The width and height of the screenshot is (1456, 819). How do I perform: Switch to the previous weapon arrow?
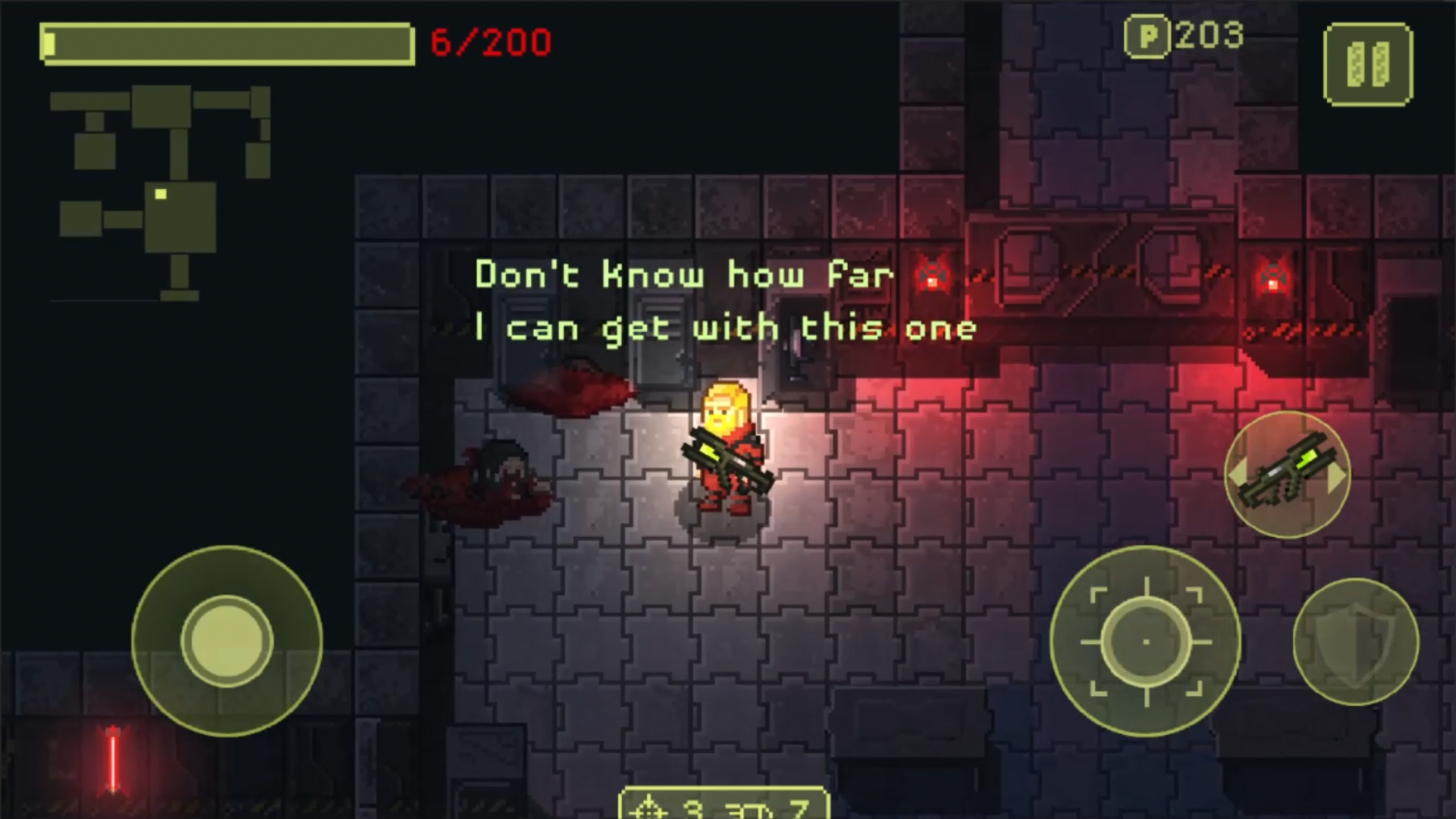(1237, 475)
